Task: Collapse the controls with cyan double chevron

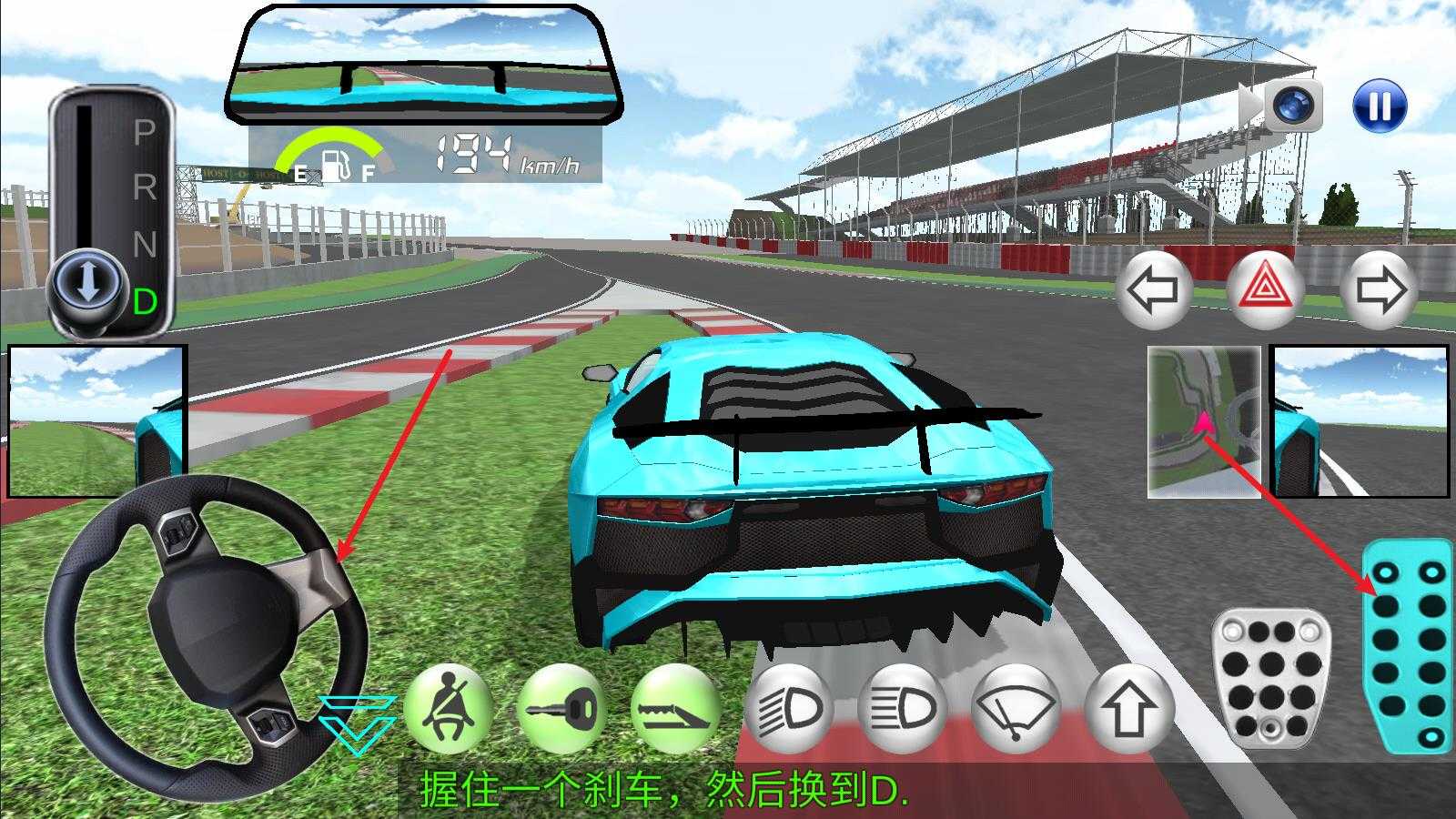Action: pyautogui.click(x=357, y=721)
